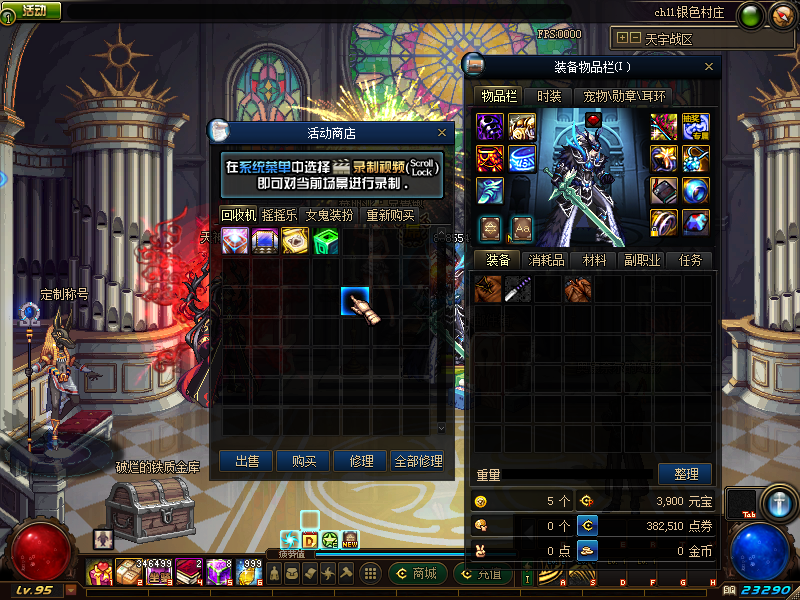Open the 宠物\勋章\耳环 tab
This screenshot has width=800, height=600.
tap(625, 96)
